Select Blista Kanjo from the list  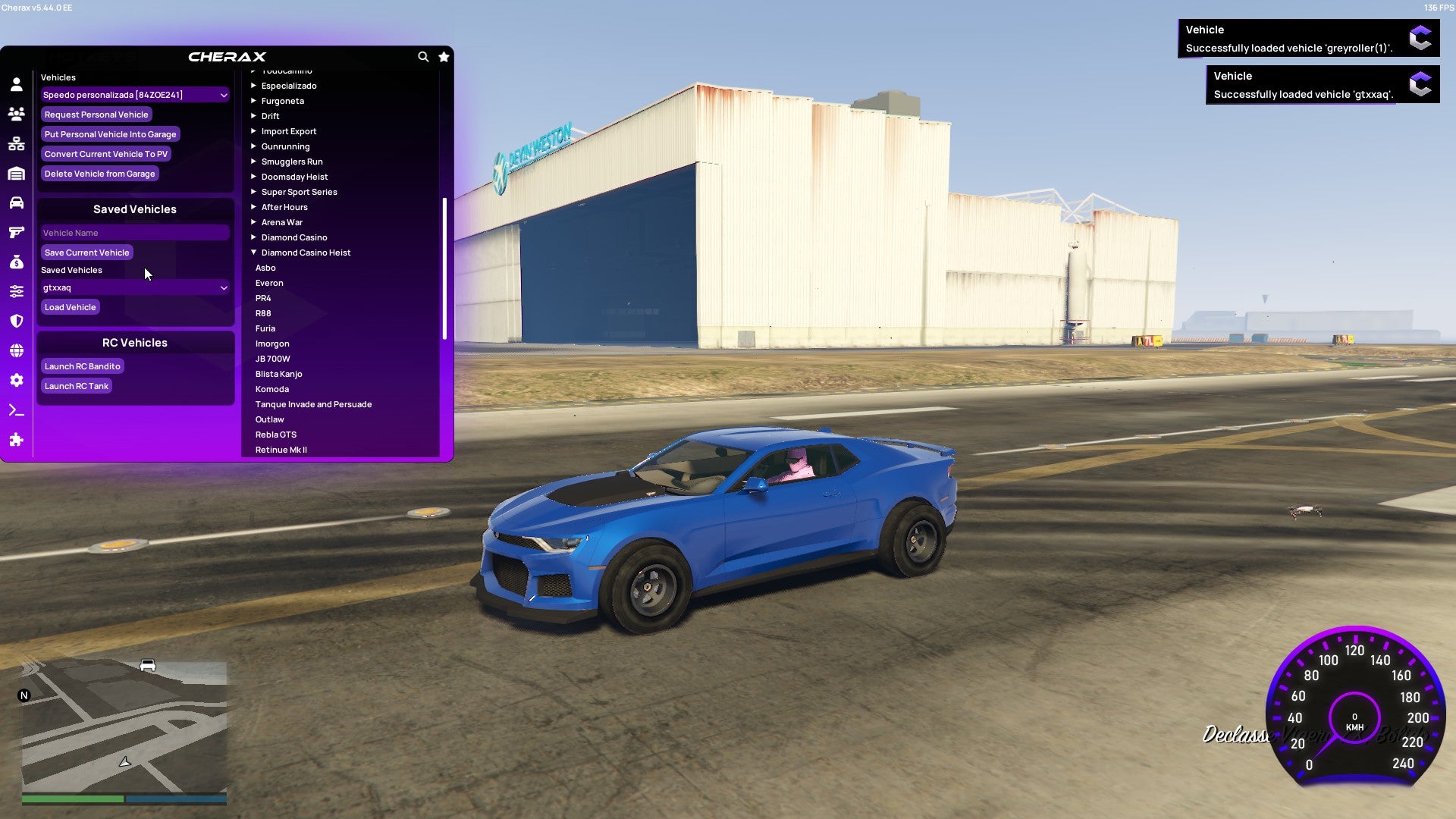click(x=279, y=373)
